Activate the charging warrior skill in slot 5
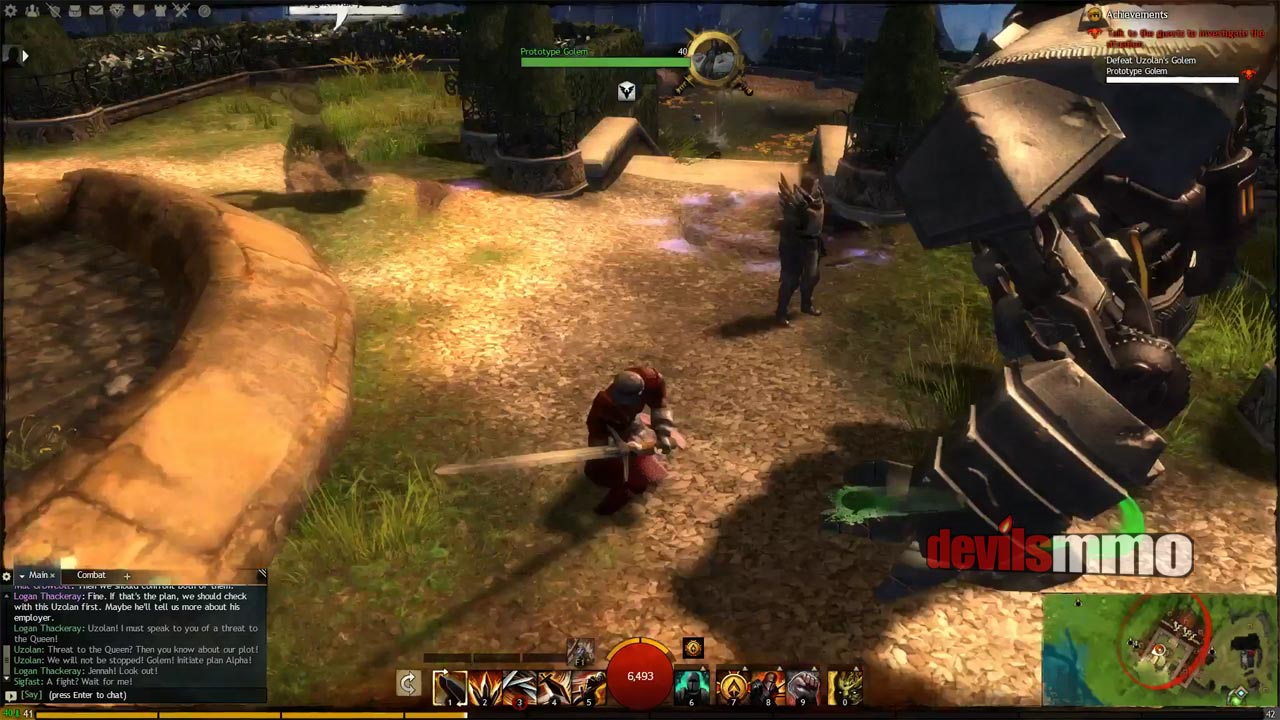 (x=590, y=687)
